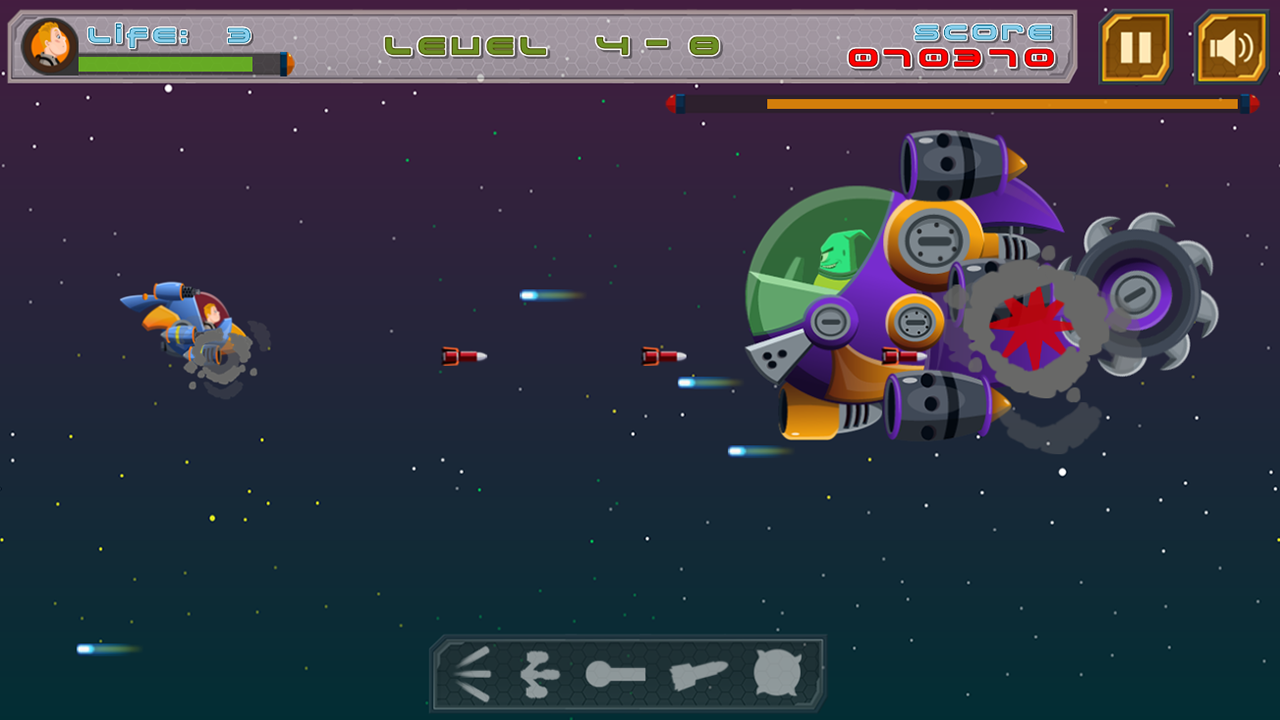Select the rocket missile weapon icon
This screenshot has height=720, width=1280.
(698, 675)
